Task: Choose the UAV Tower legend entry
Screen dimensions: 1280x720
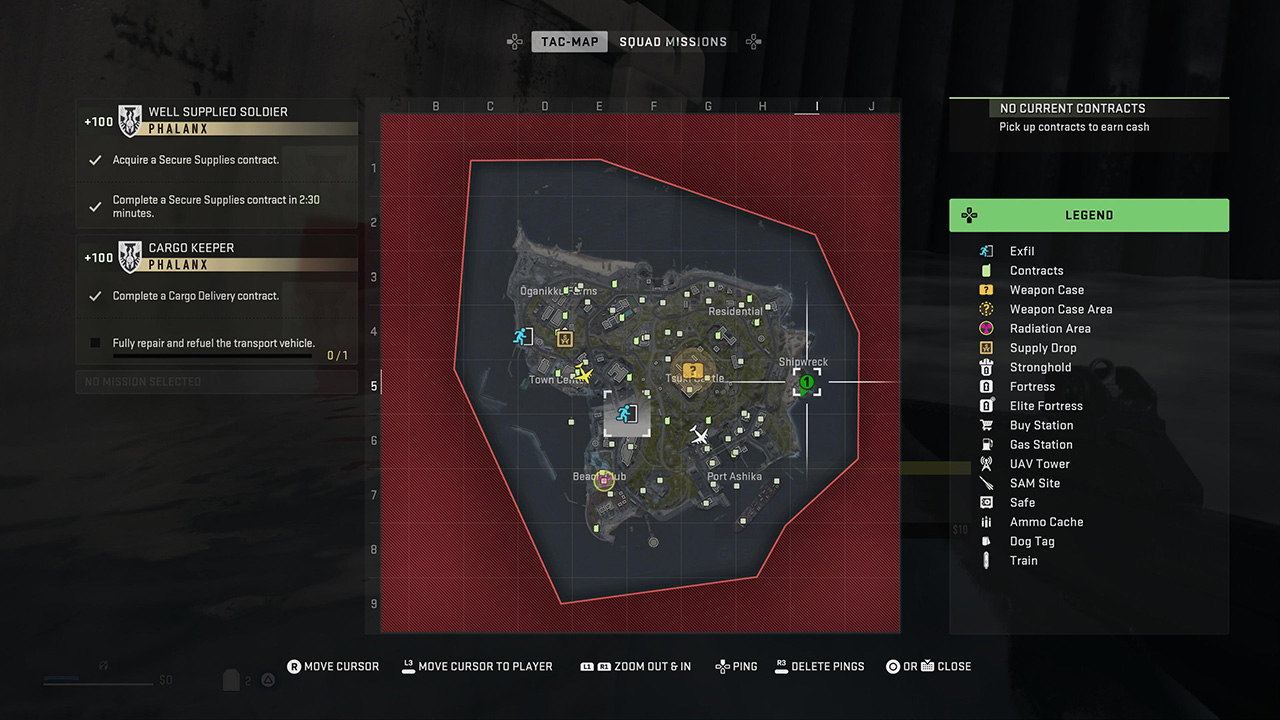Action: pyautogui.click(x=1039, y=464)
